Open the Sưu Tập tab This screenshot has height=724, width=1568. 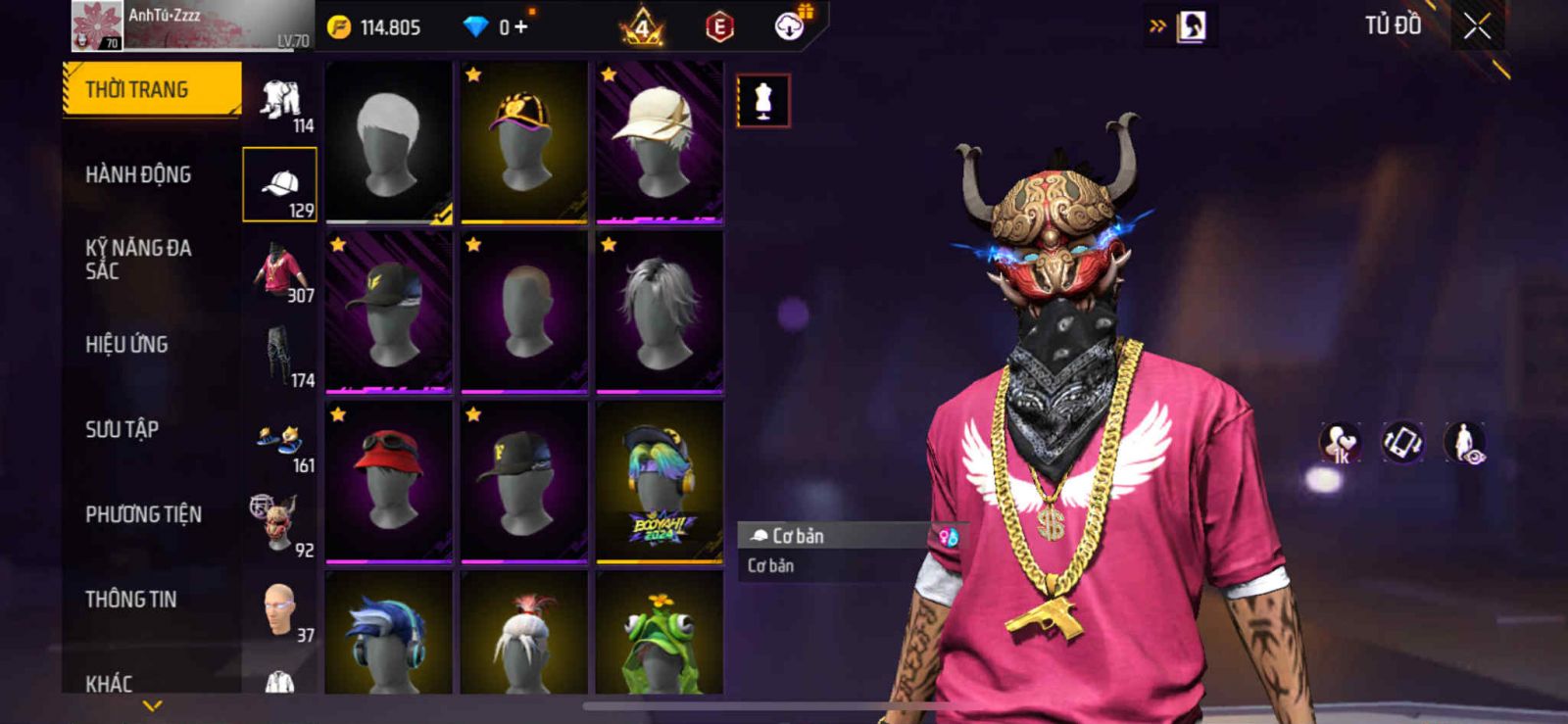pos(122,429)
